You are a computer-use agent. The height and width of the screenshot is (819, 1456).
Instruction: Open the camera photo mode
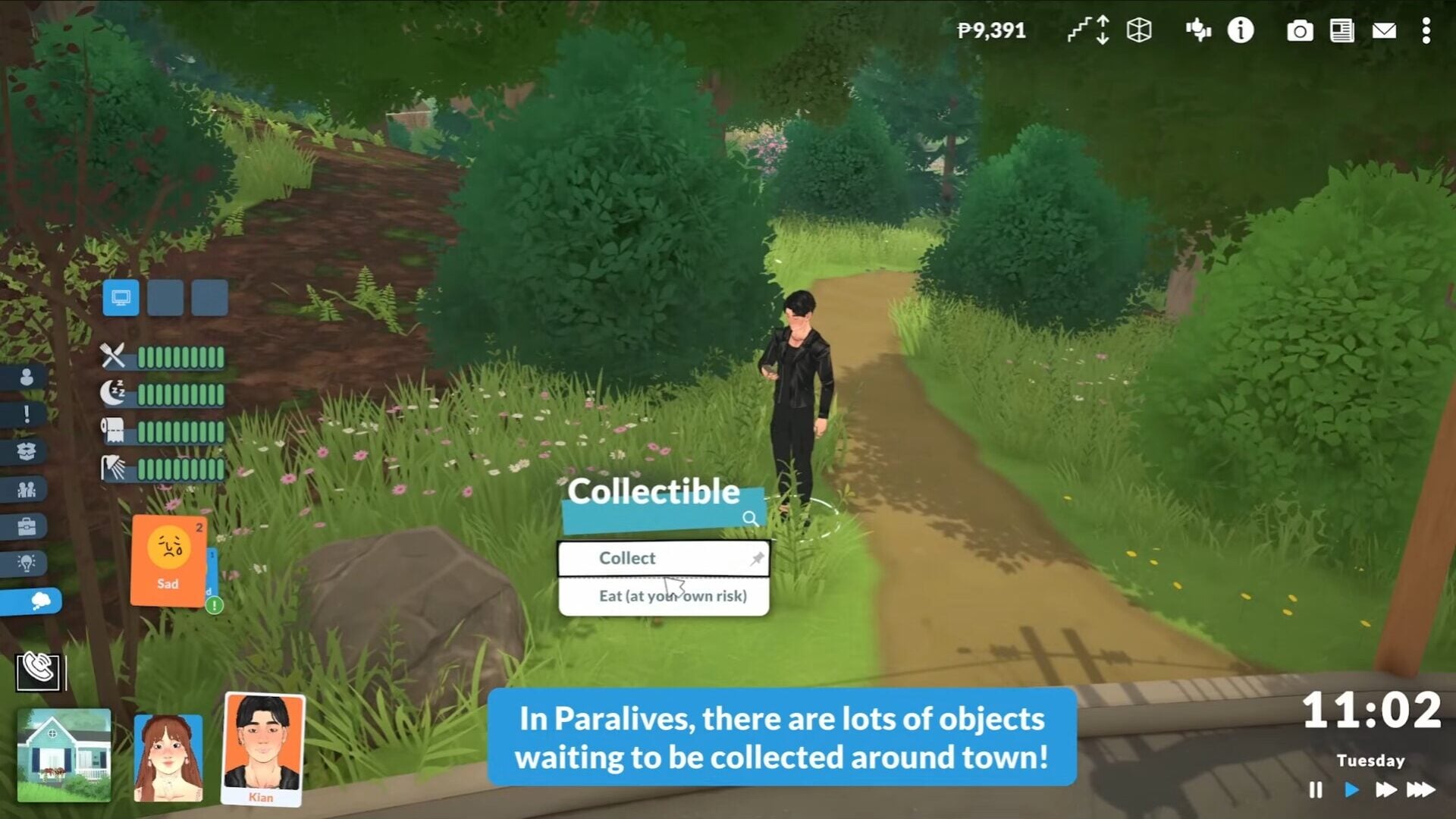tap(1299, 31)
